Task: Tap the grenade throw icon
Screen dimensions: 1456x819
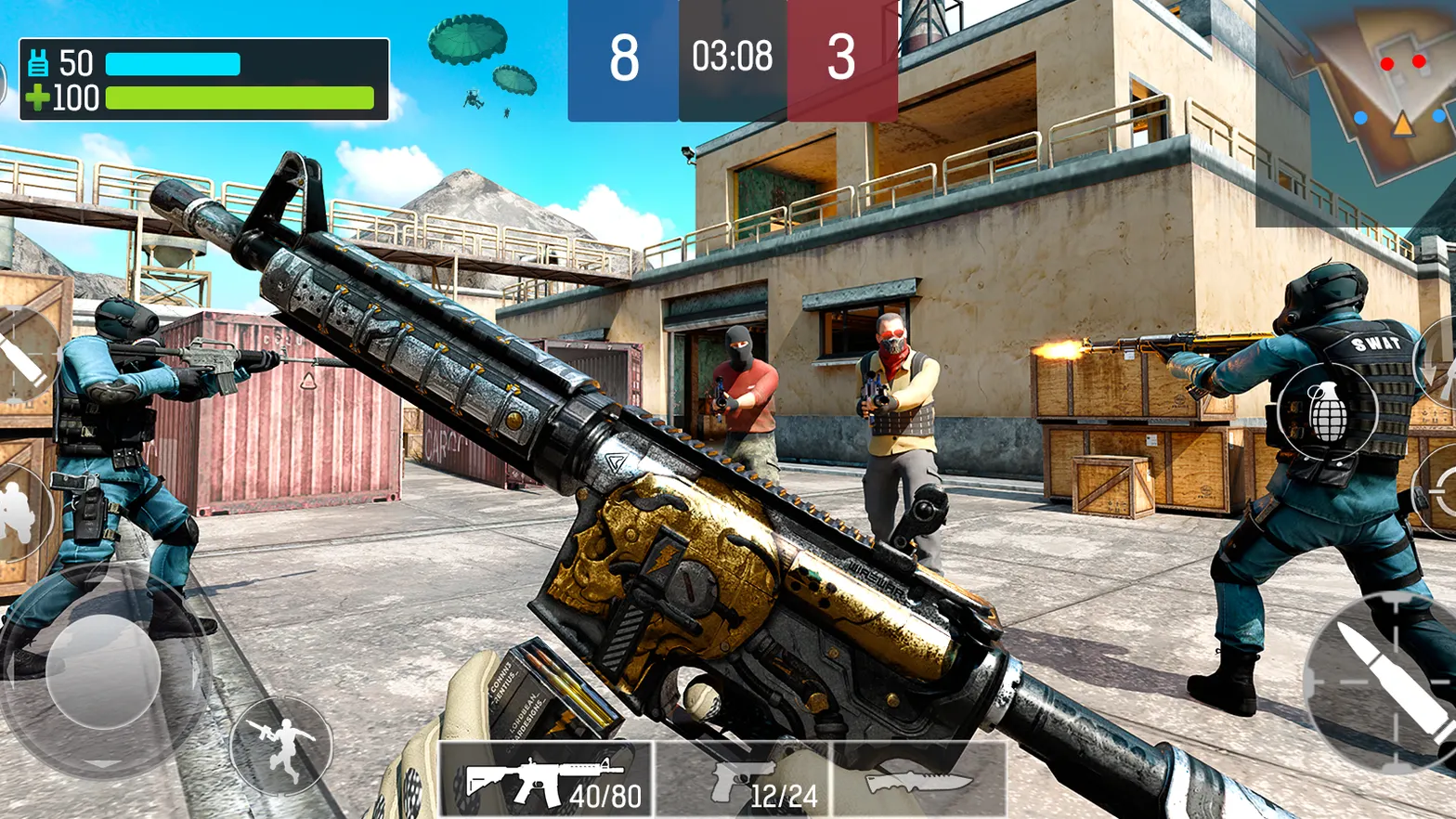Action: tap(1326, 411)
